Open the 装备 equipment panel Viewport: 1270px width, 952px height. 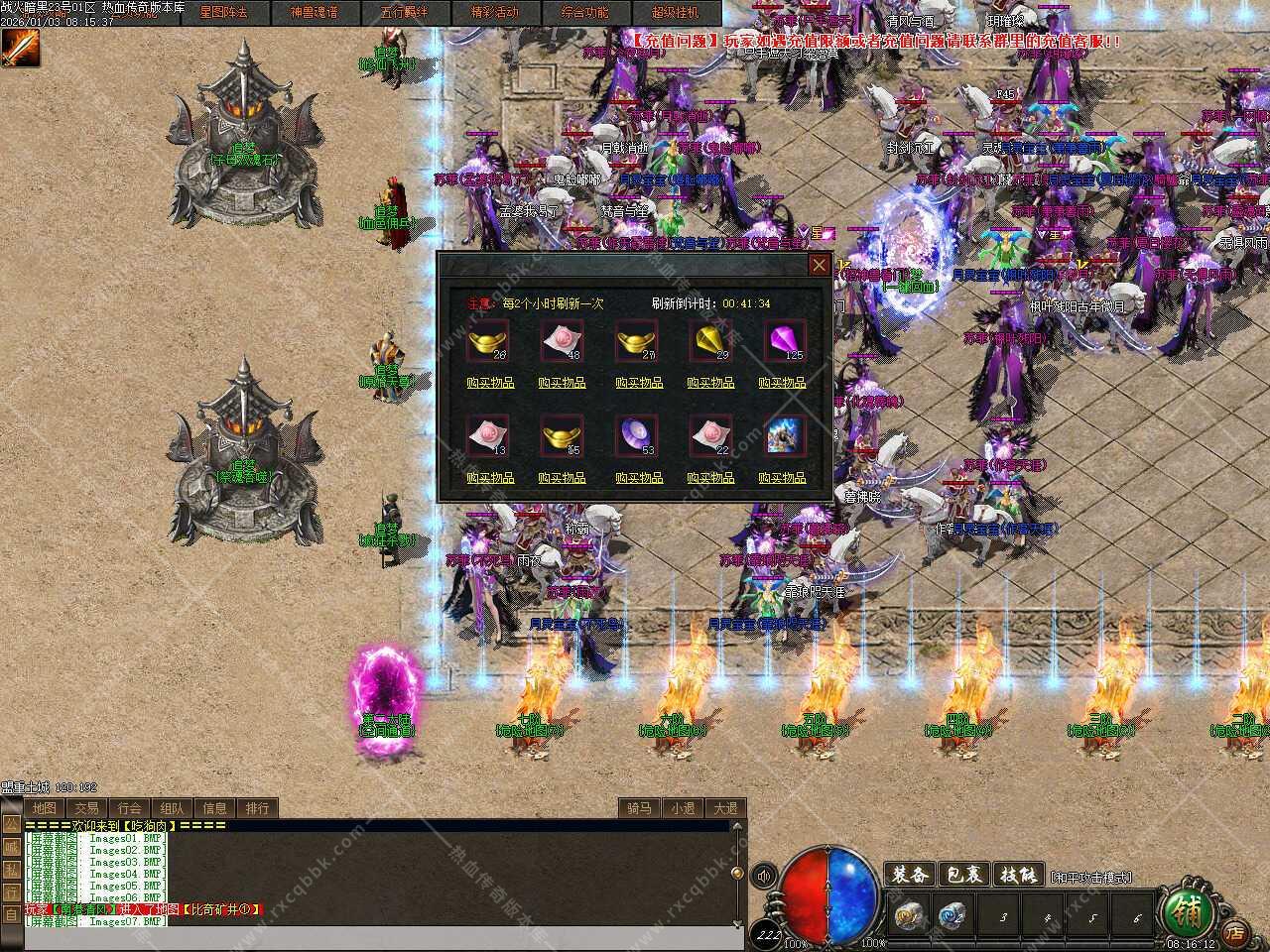[909, 875]
